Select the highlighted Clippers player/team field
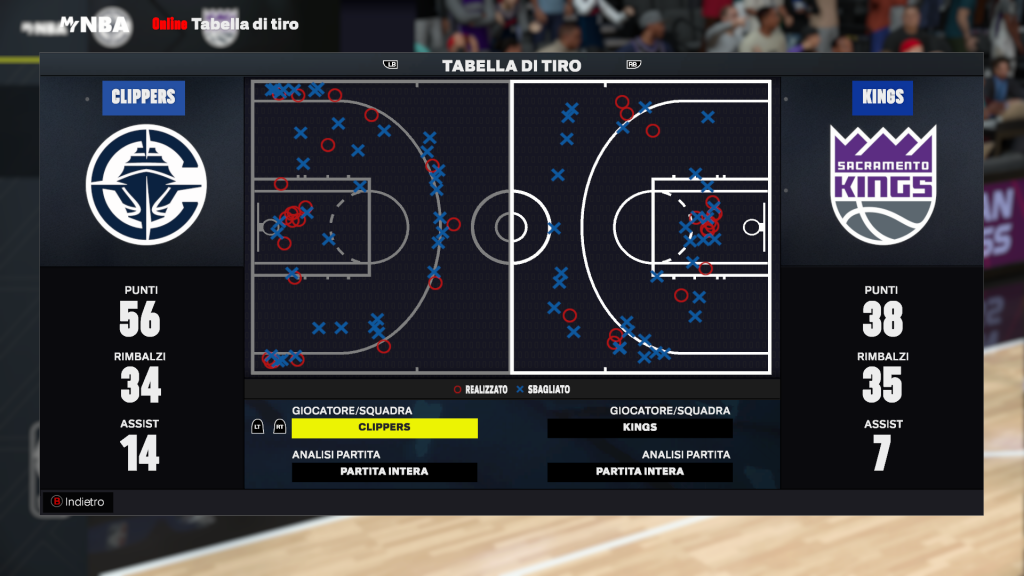This screenshot has height=576, width=1024. tap(385, 427)
